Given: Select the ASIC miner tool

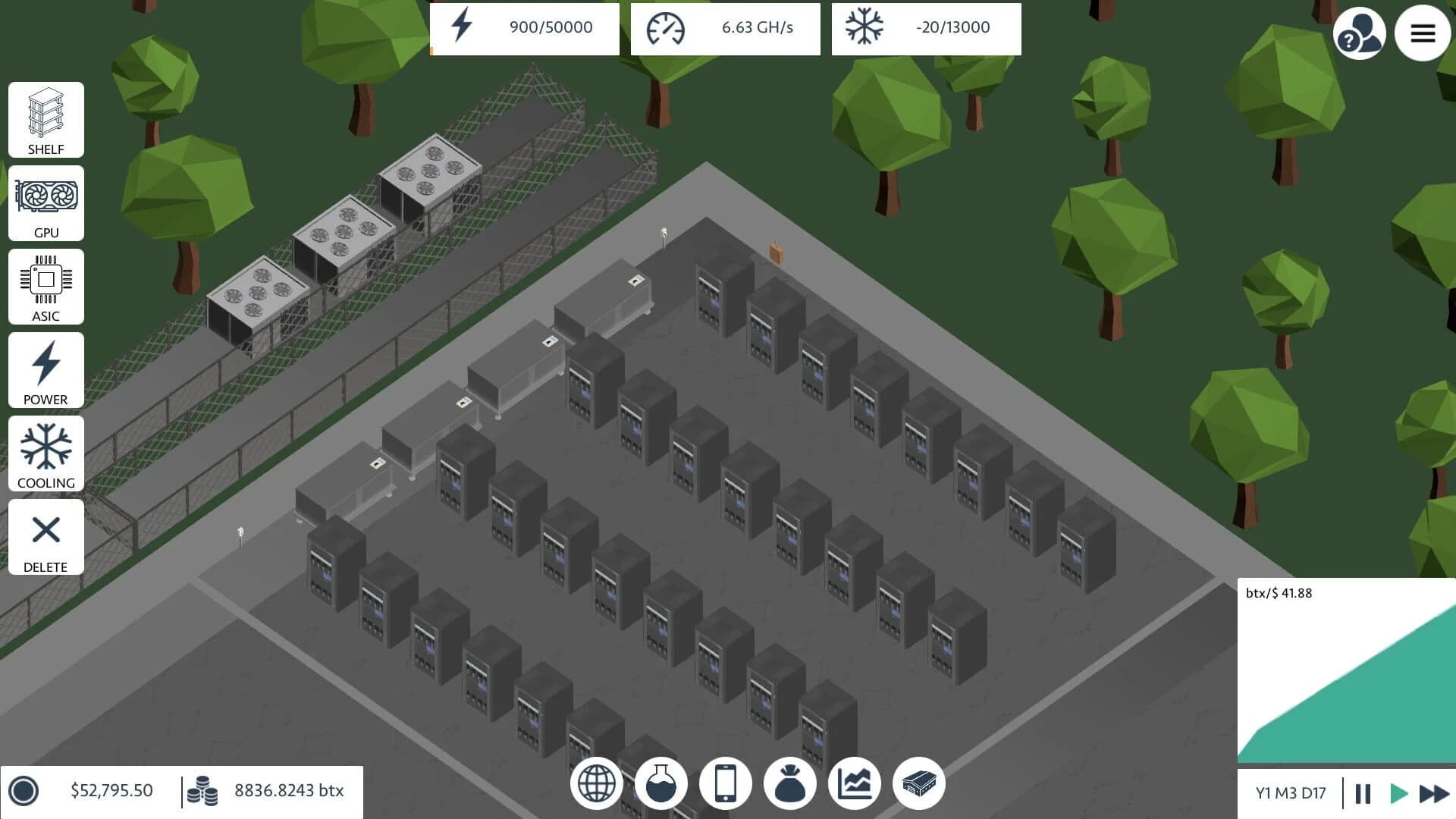Looking at the screenshot, I should [x=45, y=287].
